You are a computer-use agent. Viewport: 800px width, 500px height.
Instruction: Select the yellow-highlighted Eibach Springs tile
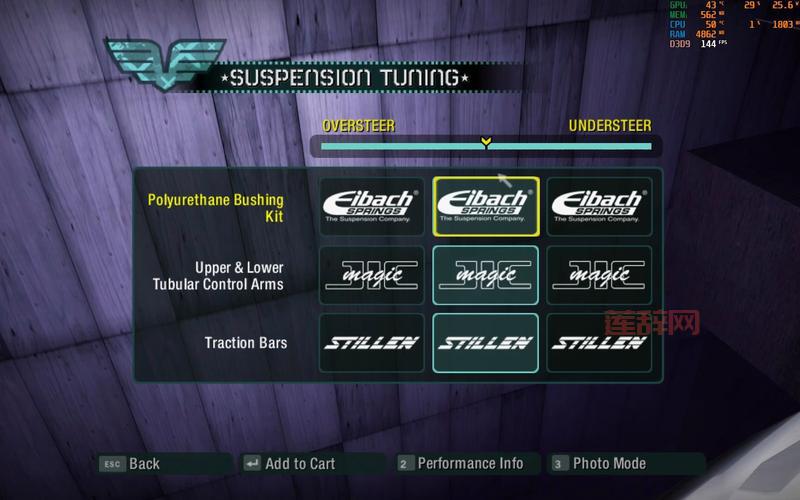[486, 206]
